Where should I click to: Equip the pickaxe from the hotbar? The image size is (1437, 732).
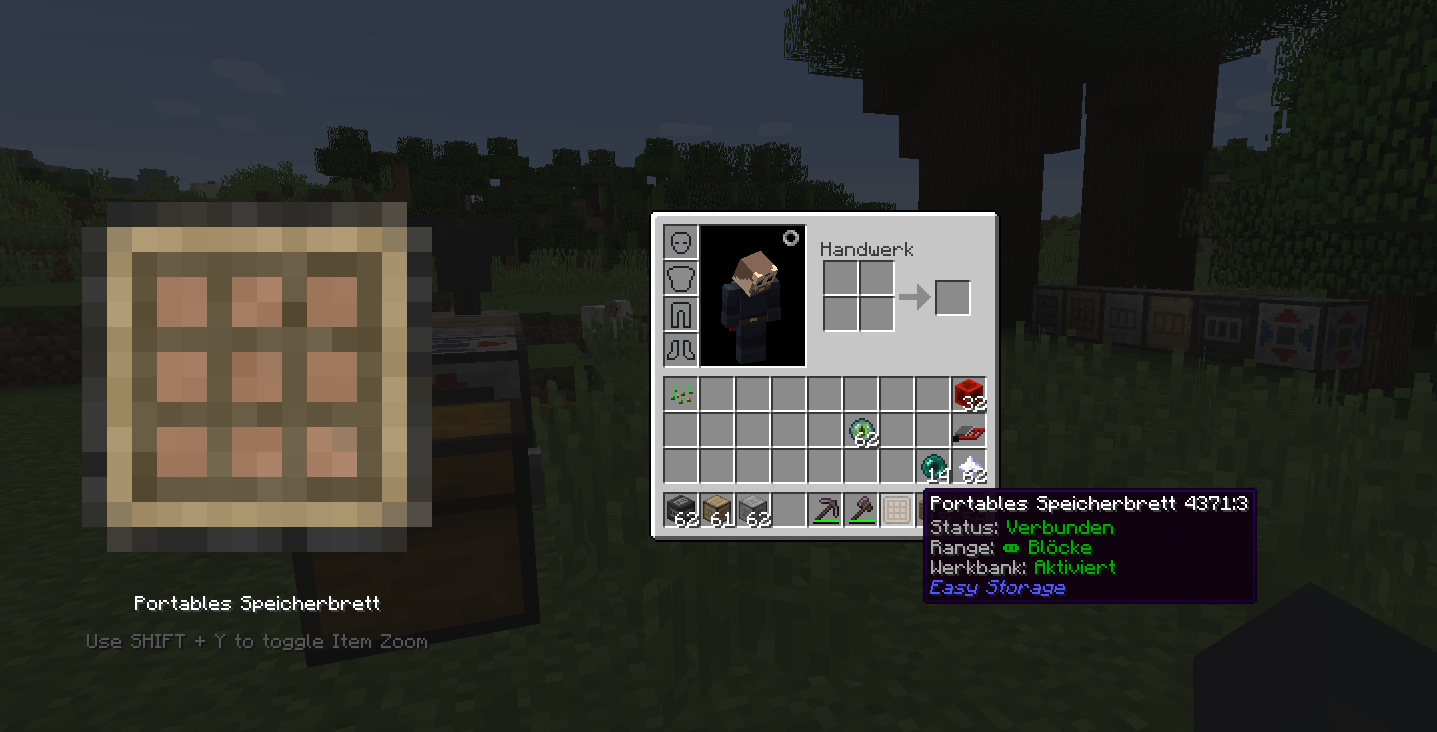click(825, 509)
